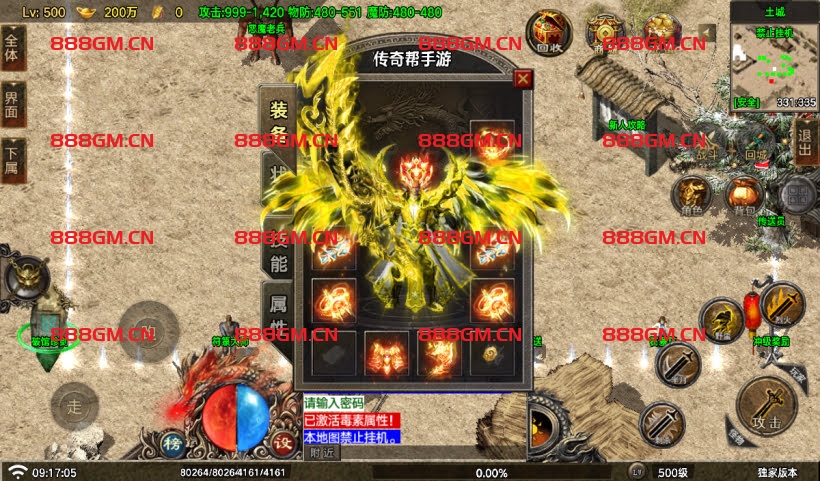820x481 pixels.
Task: Tap the 退出 exit button
Action: coord(805,143)
